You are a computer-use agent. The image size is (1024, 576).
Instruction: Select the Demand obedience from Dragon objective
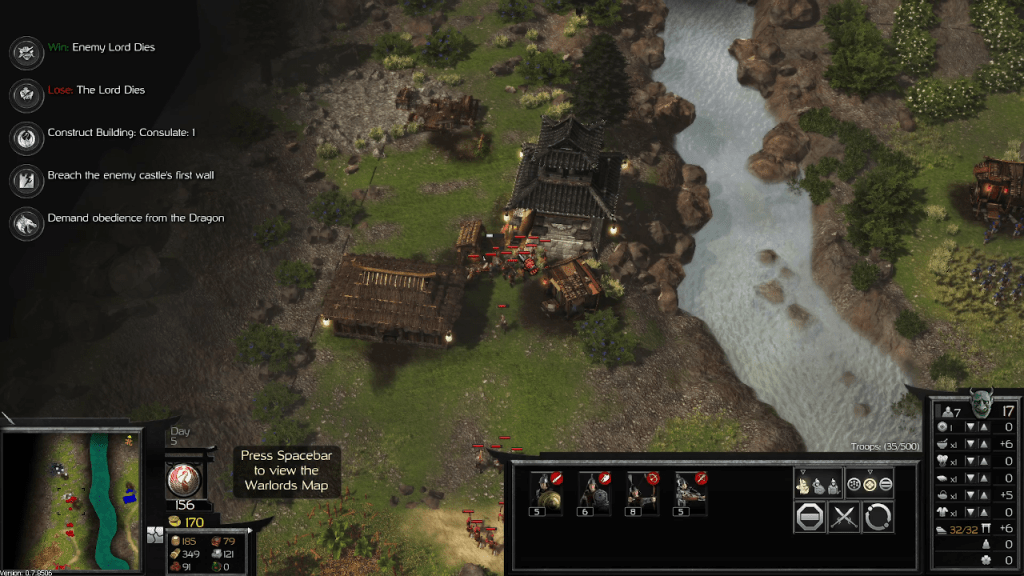coord(25,222)
